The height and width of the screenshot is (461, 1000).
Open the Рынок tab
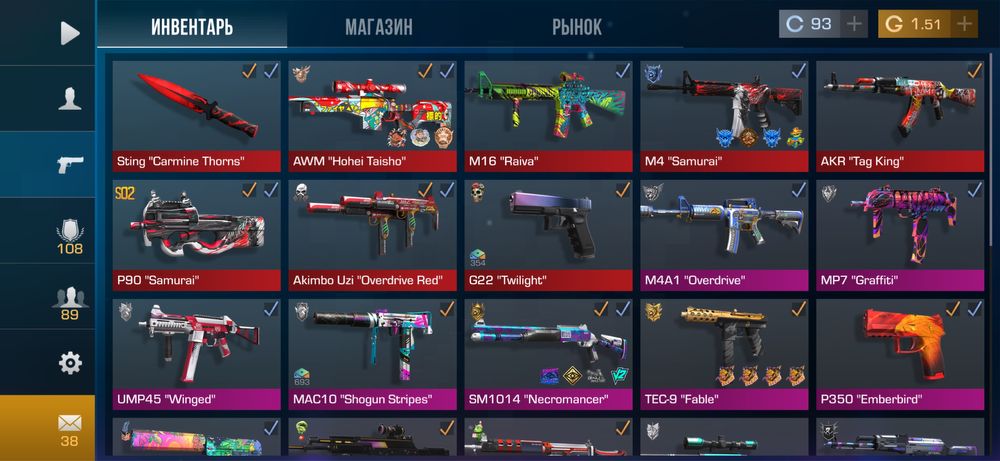(x=577, y=27)
